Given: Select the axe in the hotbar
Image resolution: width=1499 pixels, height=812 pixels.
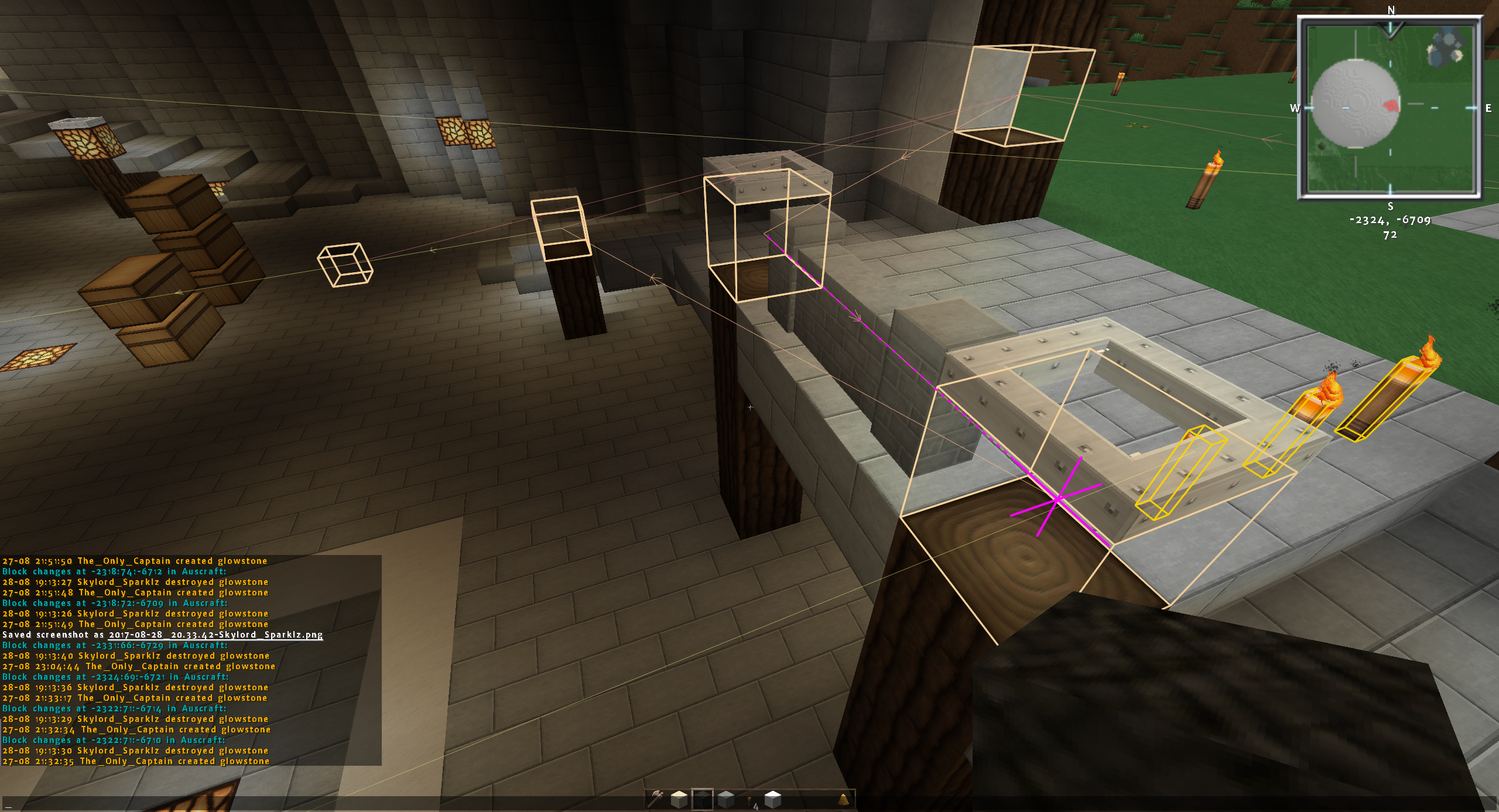Looking at the screenshot, I should click(656, 799).
